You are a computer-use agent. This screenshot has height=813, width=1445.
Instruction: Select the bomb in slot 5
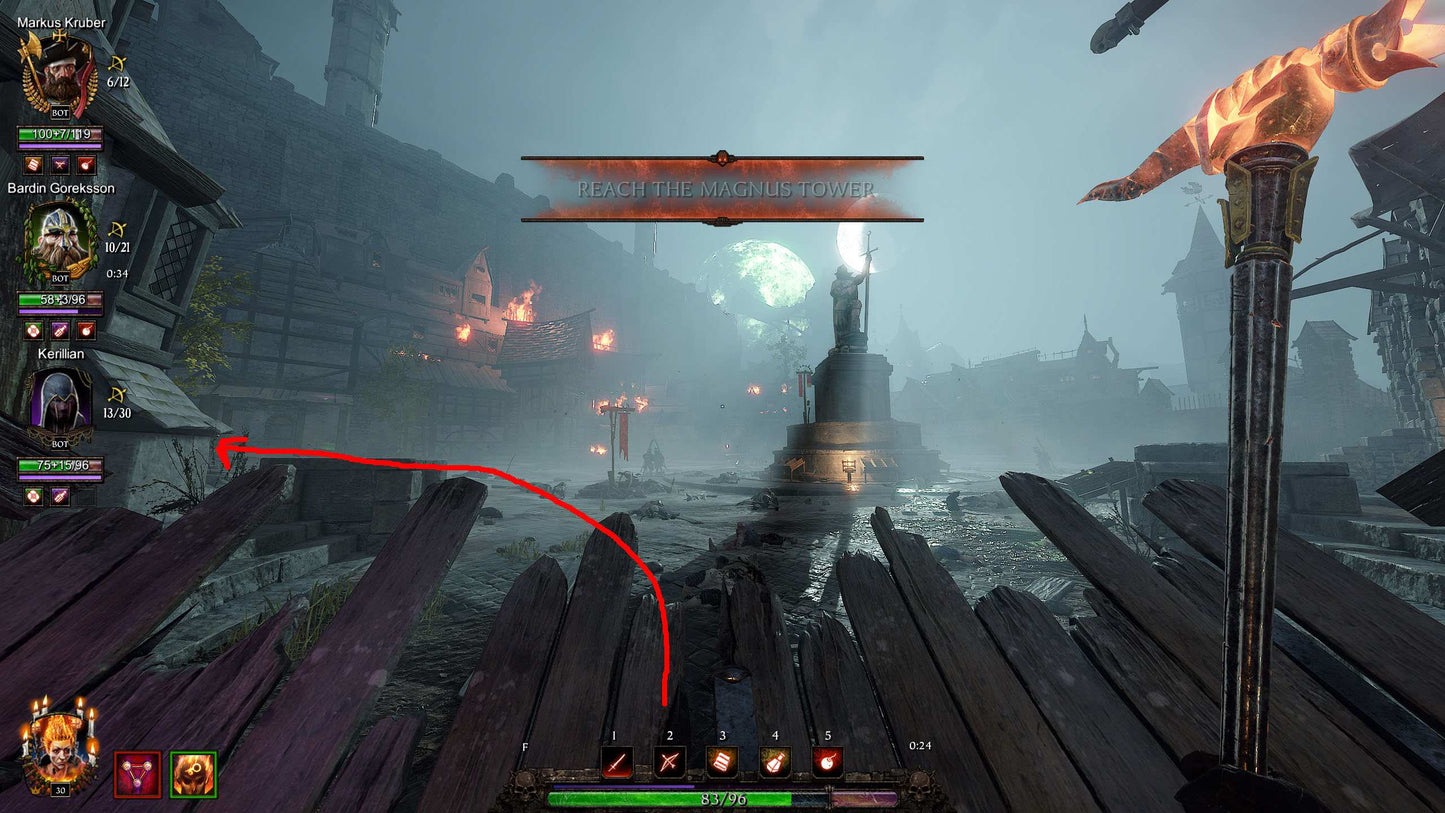829,763
